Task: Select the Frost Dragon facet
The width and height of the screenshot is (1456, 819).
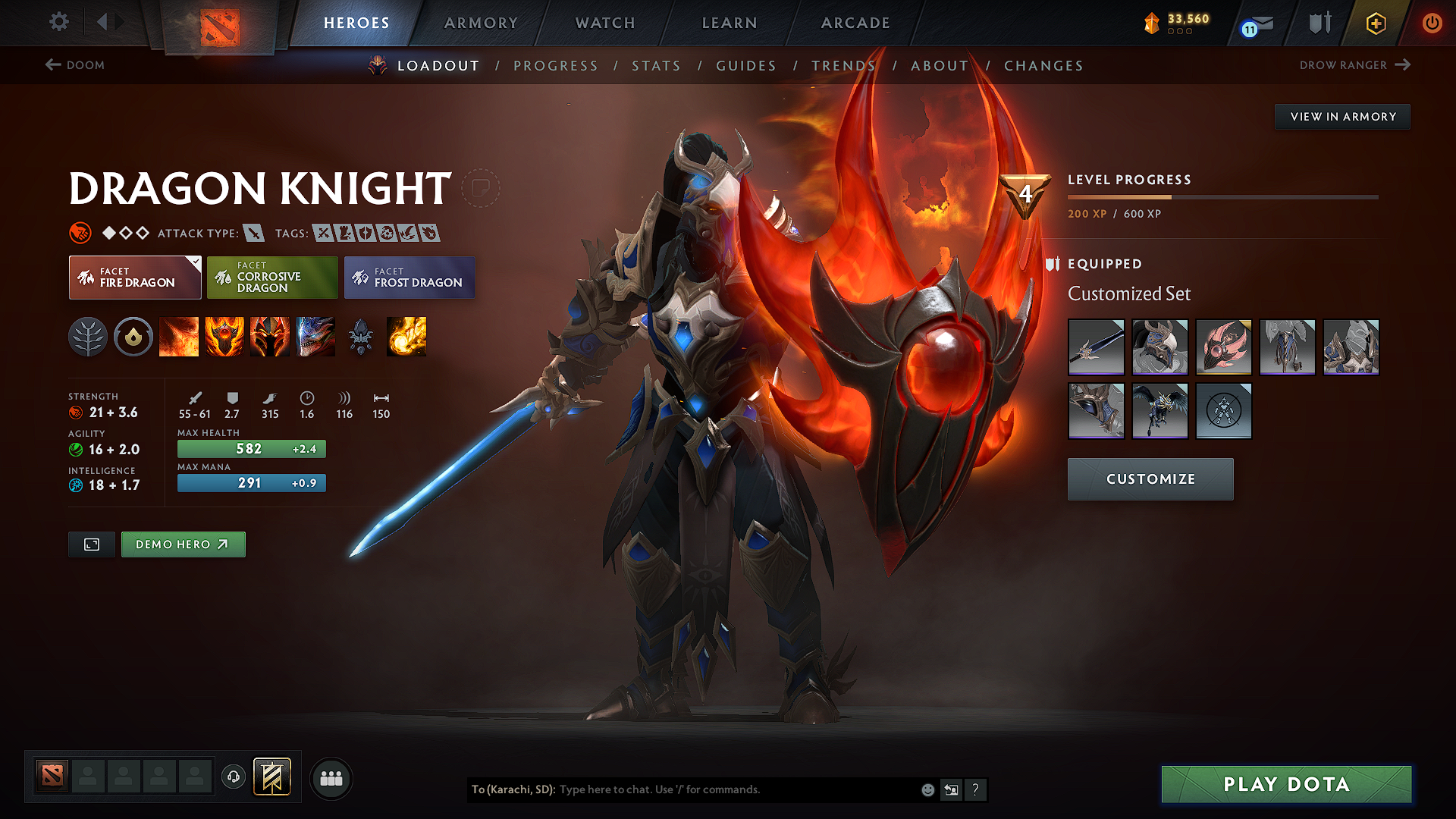Action: (x=409, y=277)
